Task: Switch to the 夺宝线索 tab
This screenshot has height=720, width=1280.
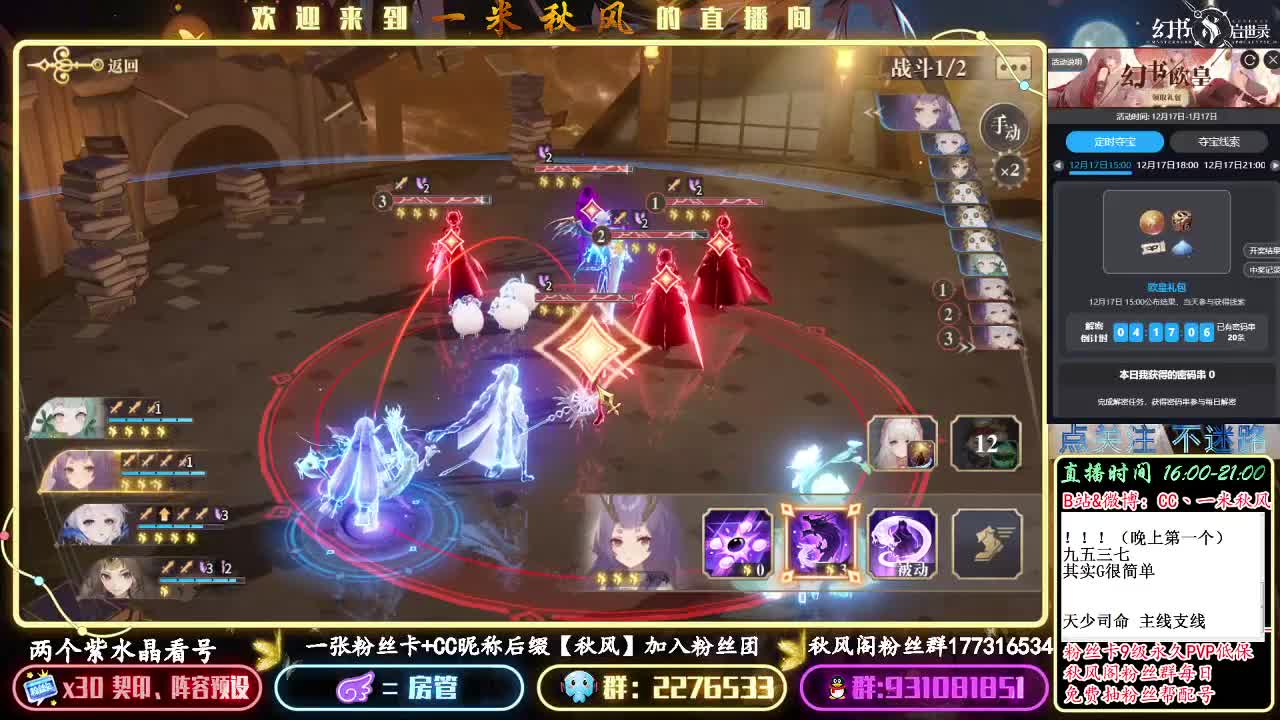Action: coord(1220,141)
